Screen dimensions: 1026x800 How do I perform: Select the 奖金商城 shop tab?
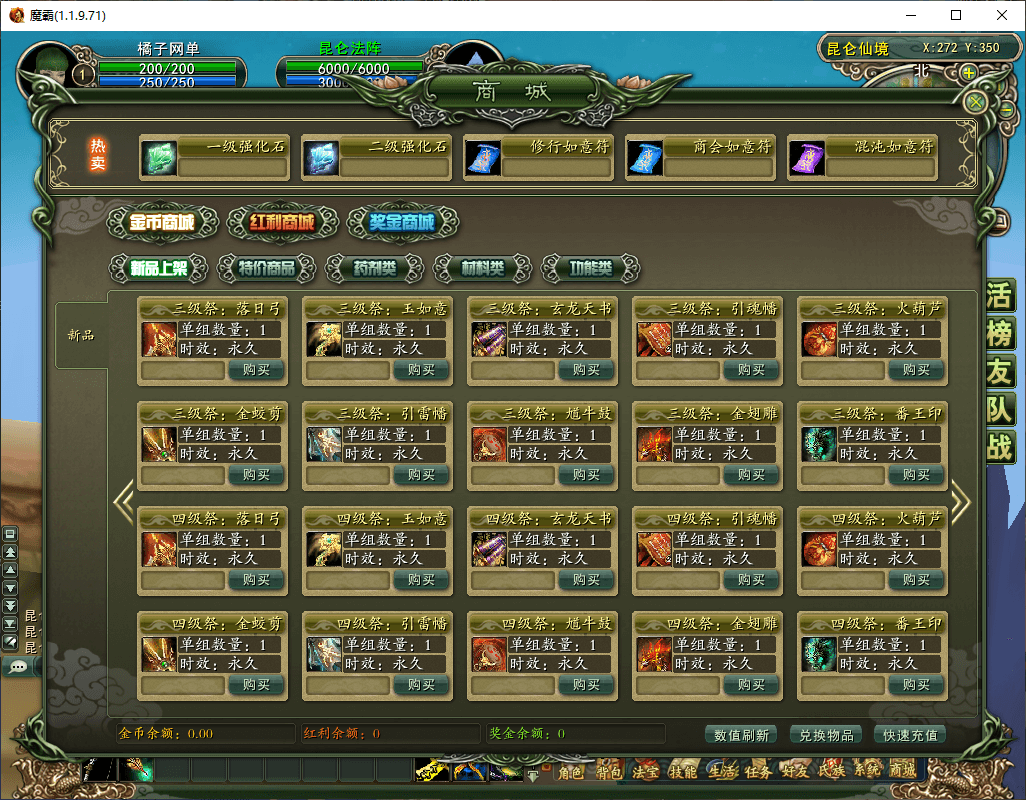coord(402,222)
